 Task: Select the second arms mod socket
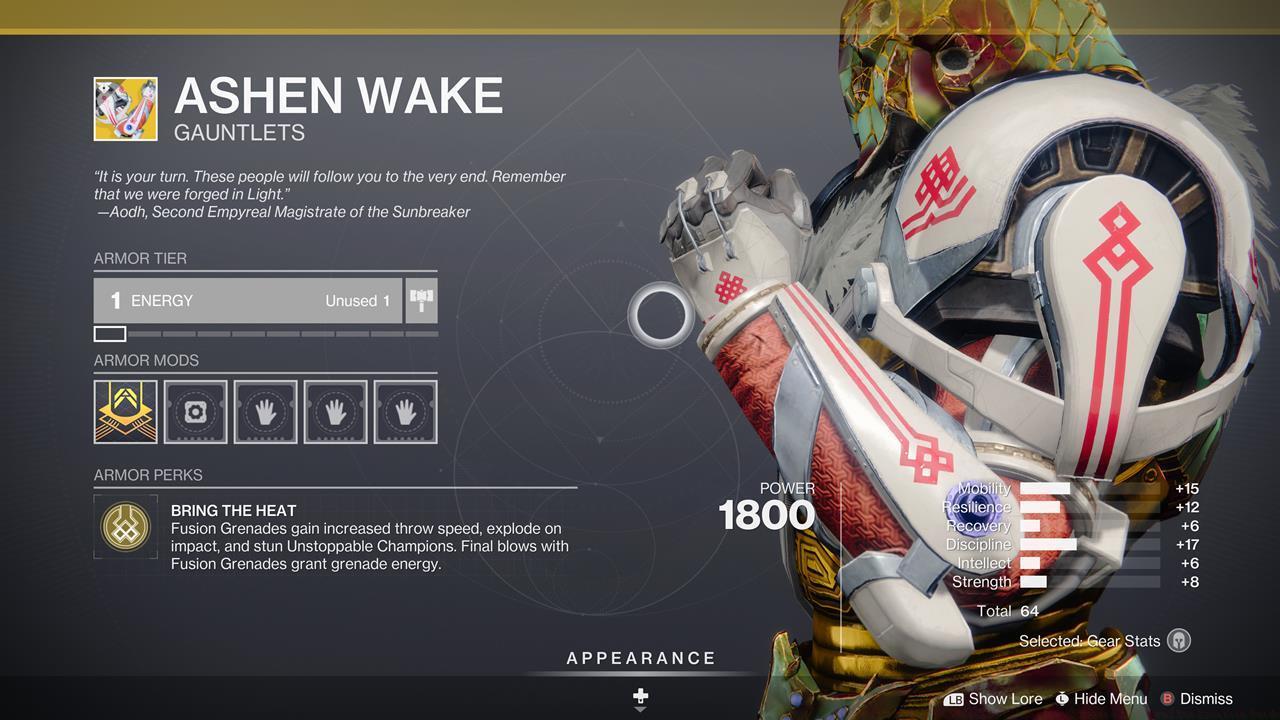(335, 410)
